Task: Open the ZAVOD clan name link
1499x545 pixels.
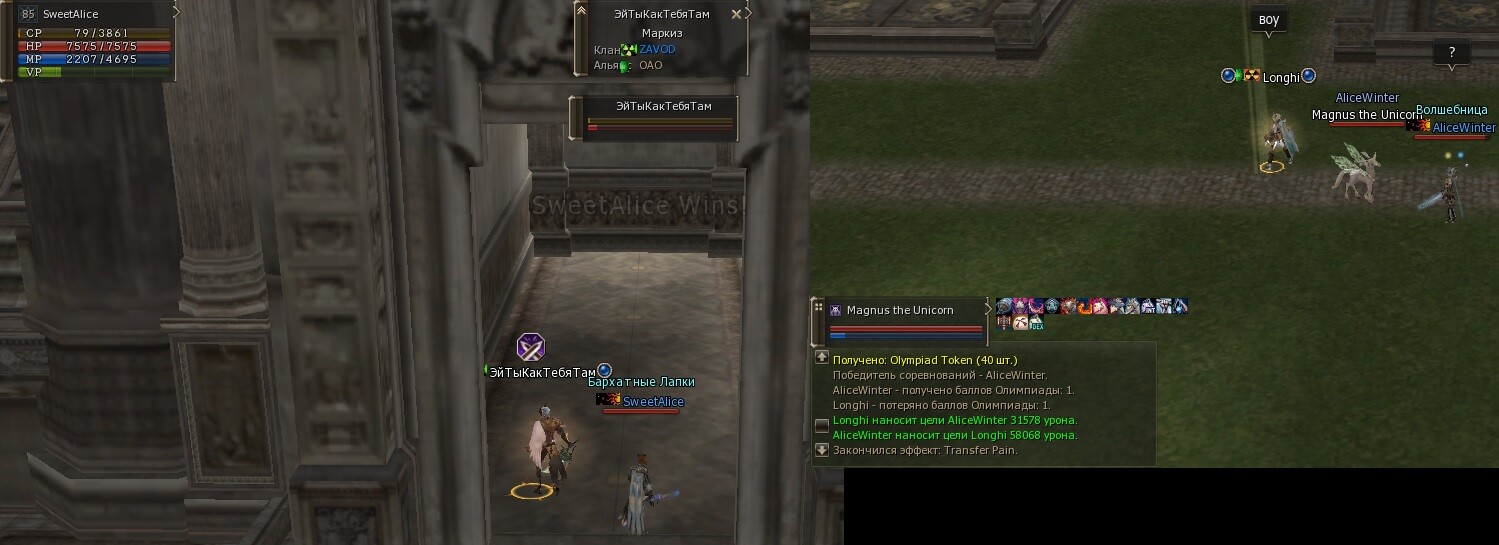Action: [657, 49]
